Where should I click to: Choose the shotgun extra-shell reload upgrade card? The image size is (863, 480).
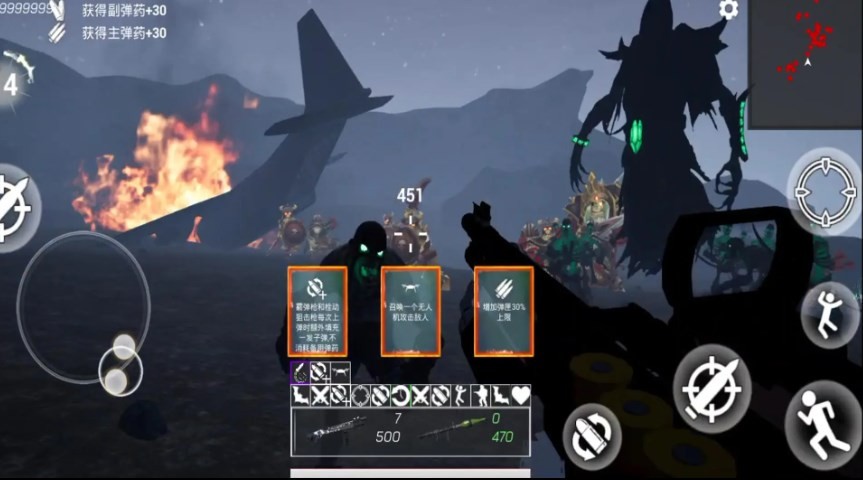coord(317,311)
